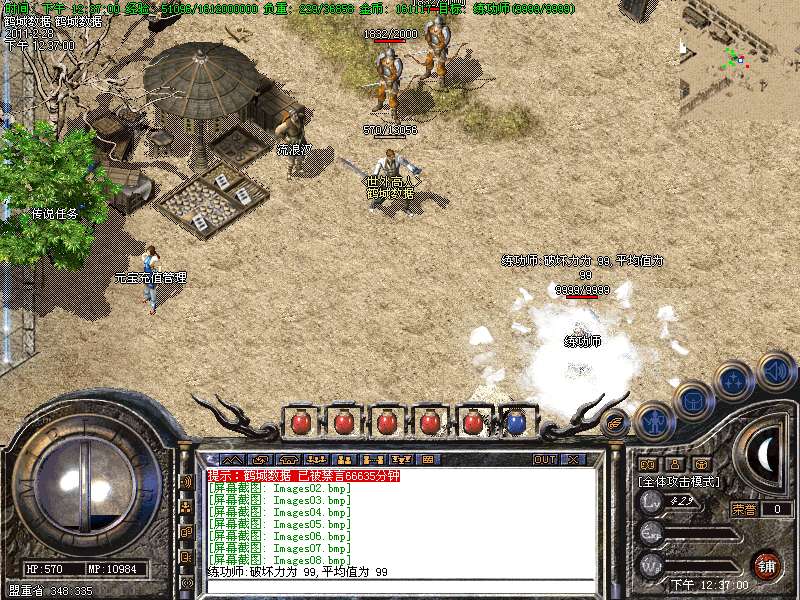Screen dimensions: 800x600
Task: Toggle sound with the speaker button
Action: pos(775,371)
